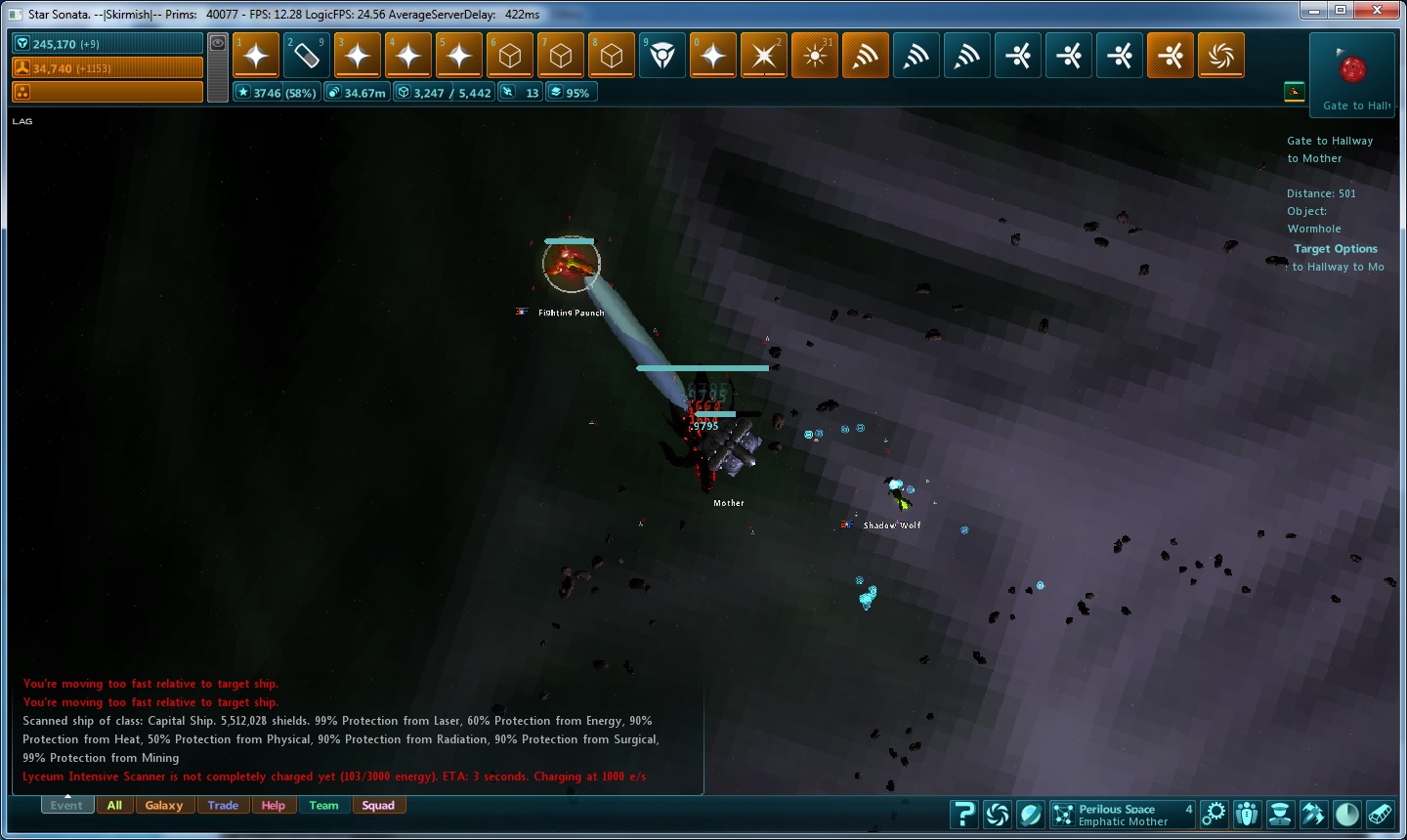Use the sun burst ability with count 31
This screenshot has width=1407, height=840.
(815, 56)
